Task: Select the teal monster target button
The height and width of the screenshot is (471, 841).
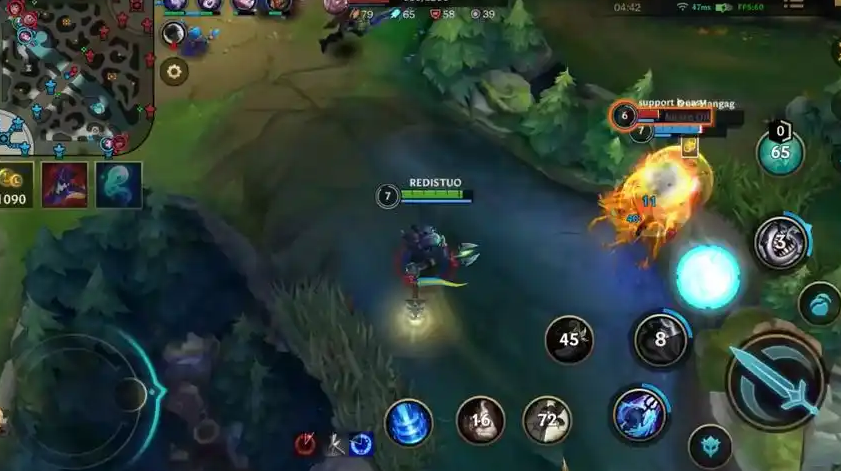Action: (x=710, y=445)
